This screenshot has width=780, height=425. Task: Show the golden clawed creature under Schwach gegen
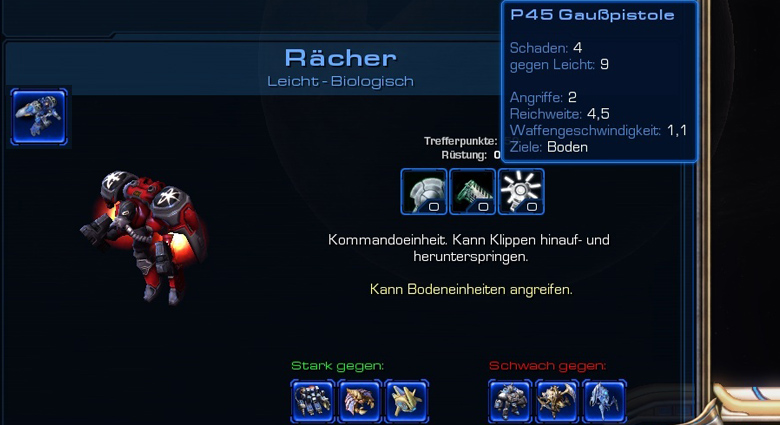(x=558, y=401)
